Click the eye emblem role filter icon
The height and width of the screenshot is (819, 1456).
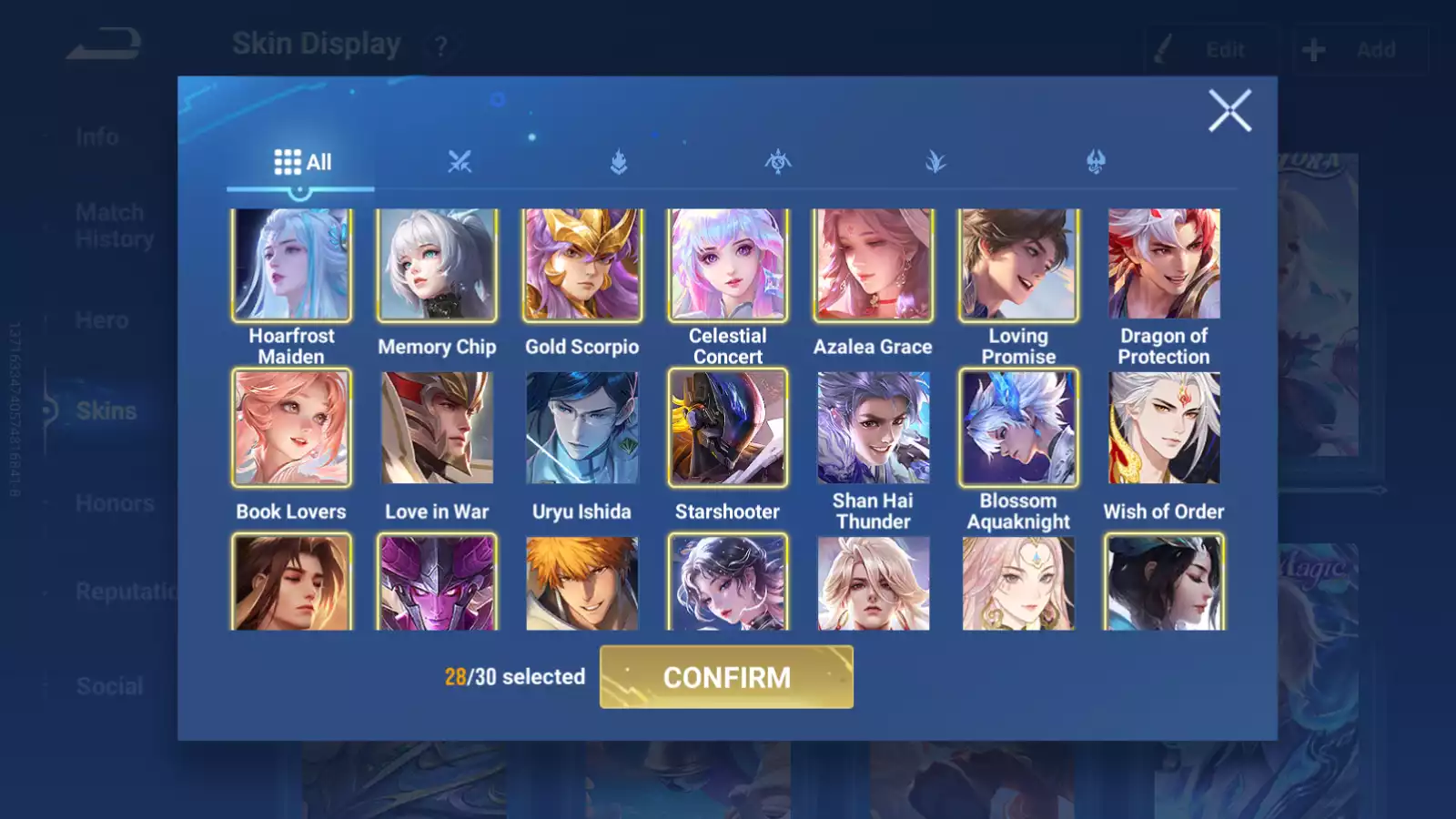779,163
